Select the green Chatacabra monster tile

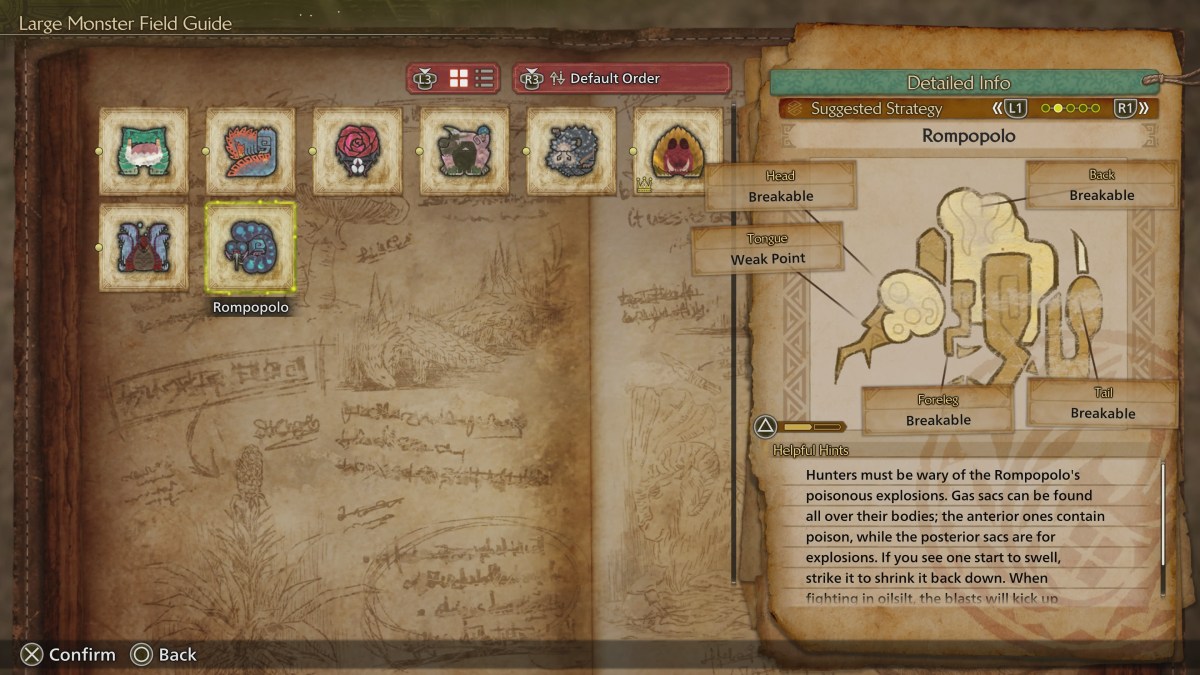click(x=144, y=151)
